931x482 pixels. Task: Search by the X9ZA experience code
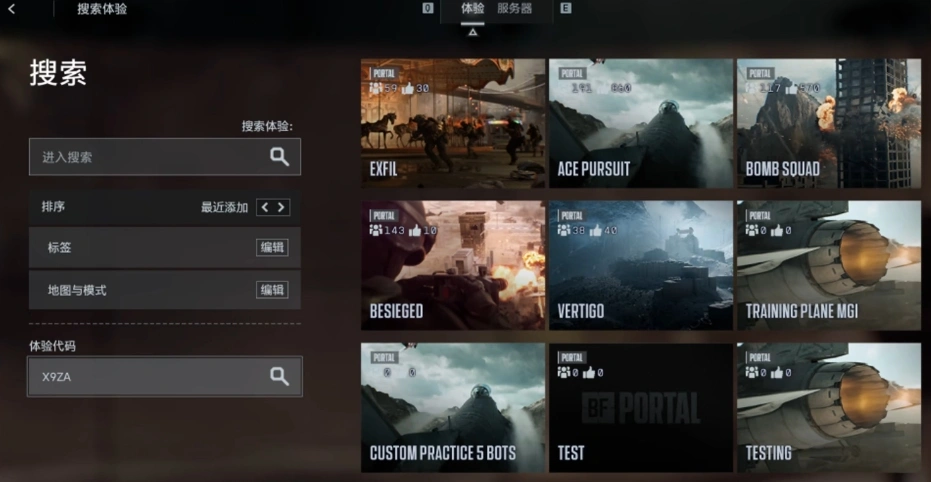coord(279,376)
